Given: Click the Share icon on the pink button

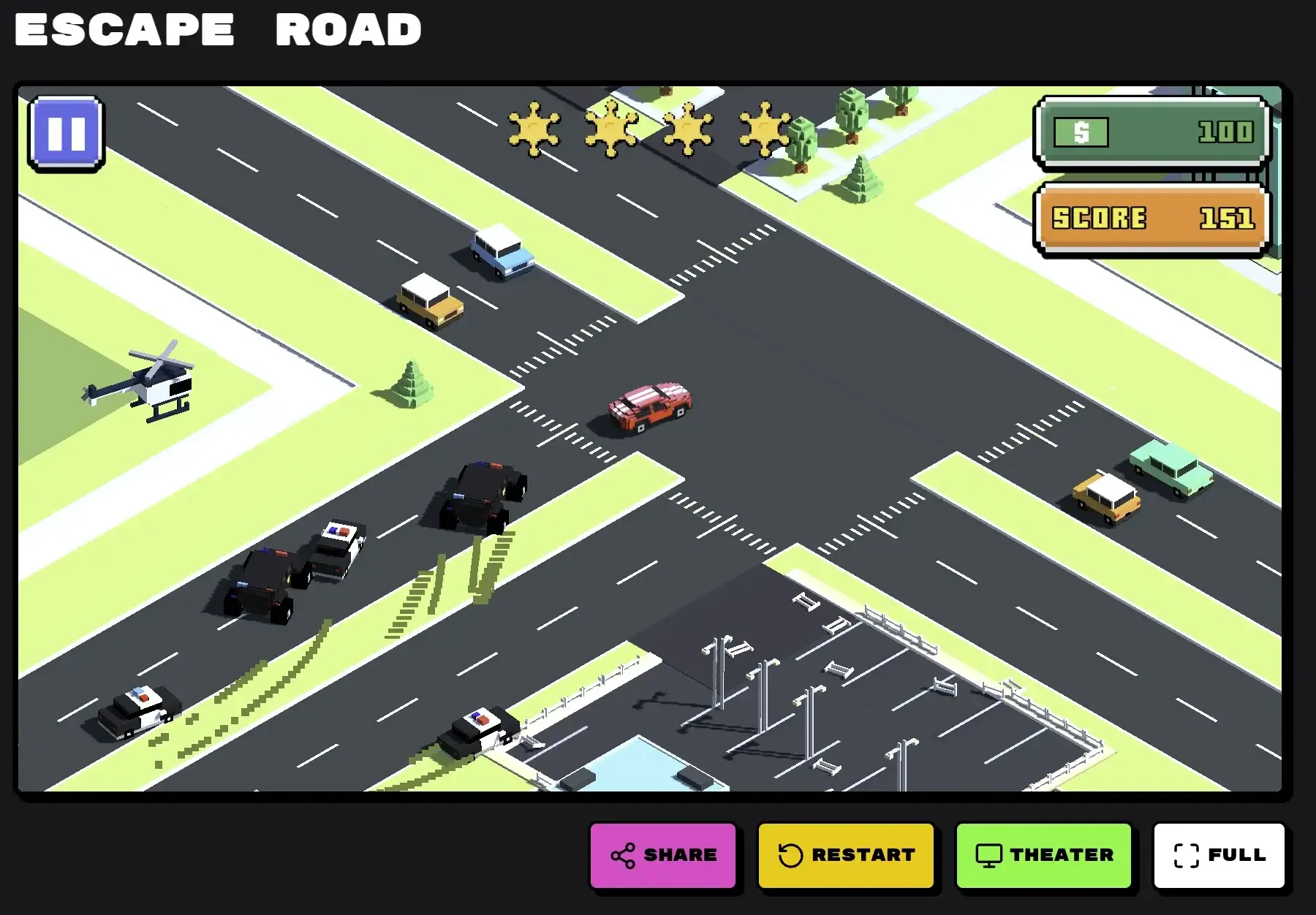Looking at the screenshot, I should point(622,855).
